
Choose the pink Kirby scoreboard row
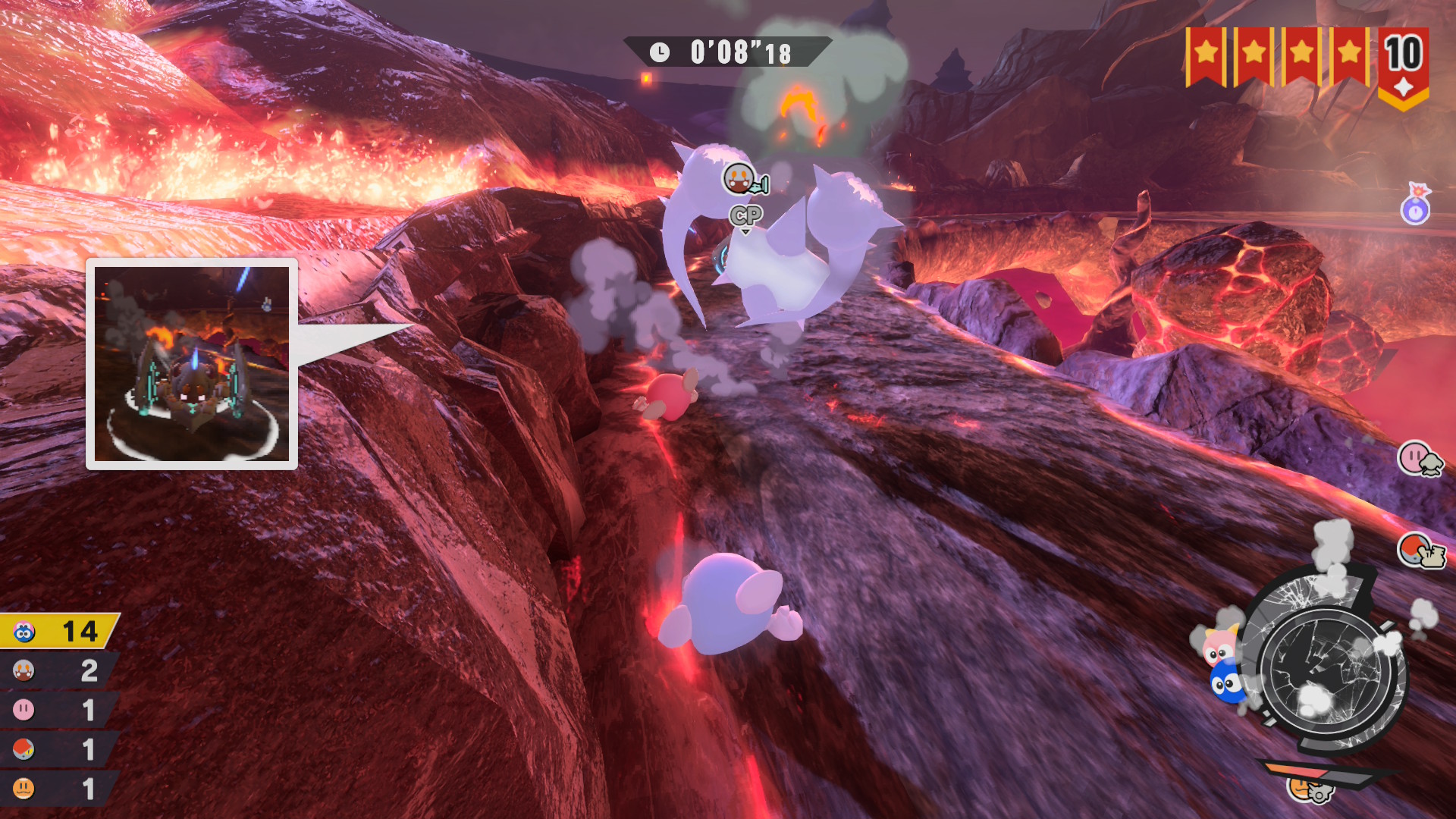[59, 710]
